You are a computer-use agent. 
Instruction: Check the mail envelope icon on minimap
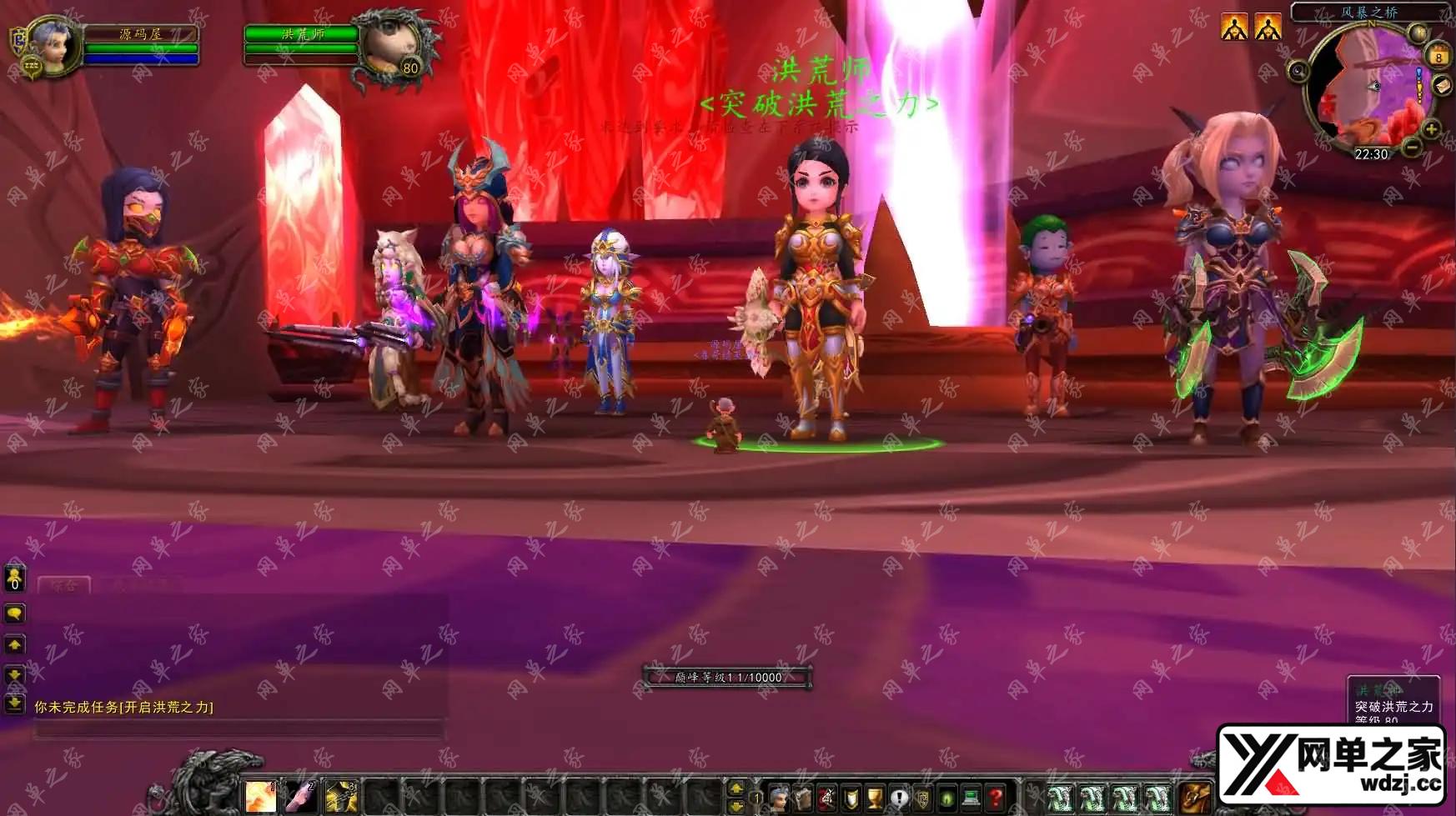click(1442, 86)
